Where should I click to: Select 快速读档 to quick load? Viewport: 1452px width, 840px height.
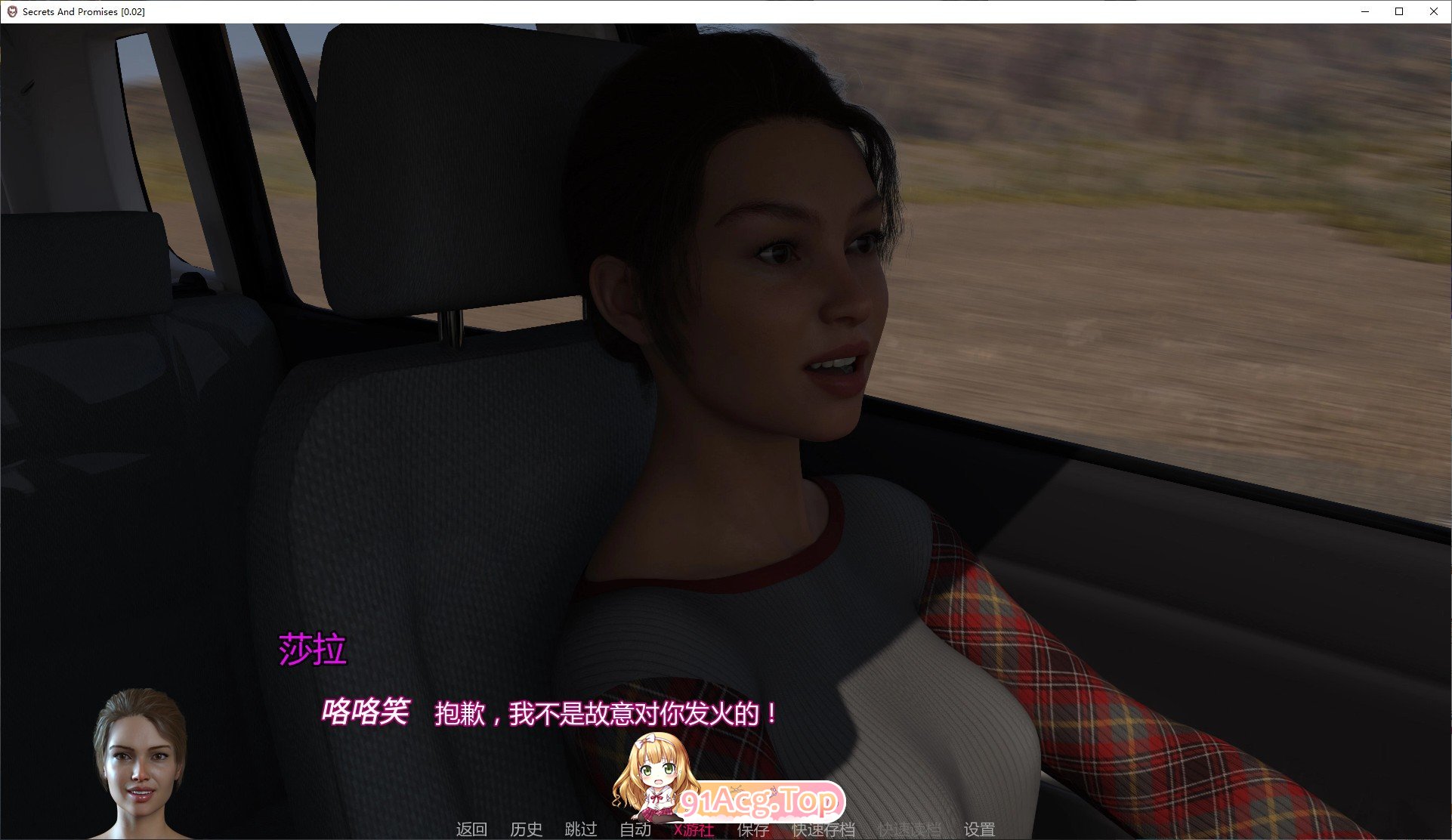(909, 829)
